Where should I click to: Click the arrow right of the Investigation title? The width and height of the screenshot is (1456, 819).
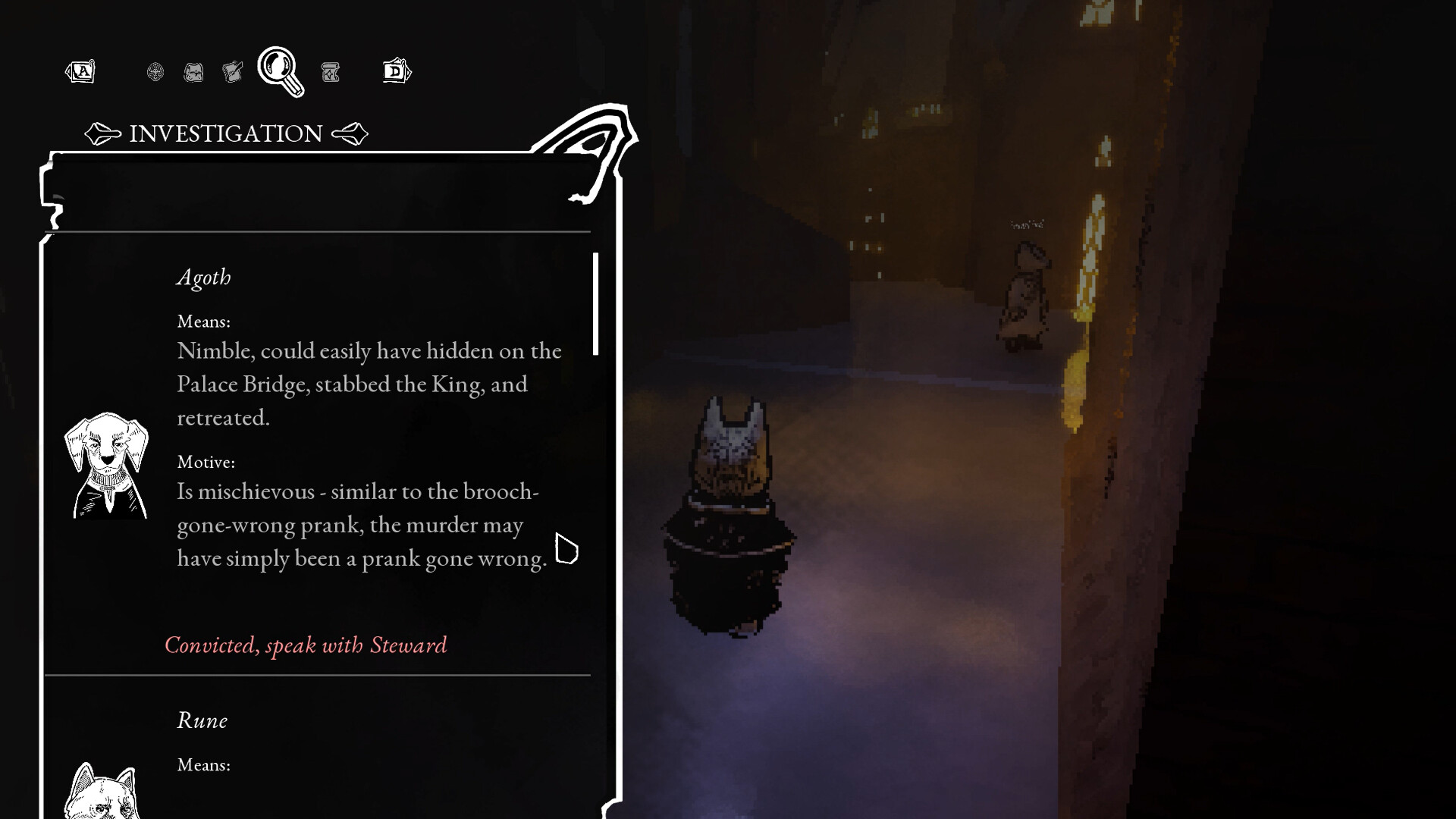350,134
